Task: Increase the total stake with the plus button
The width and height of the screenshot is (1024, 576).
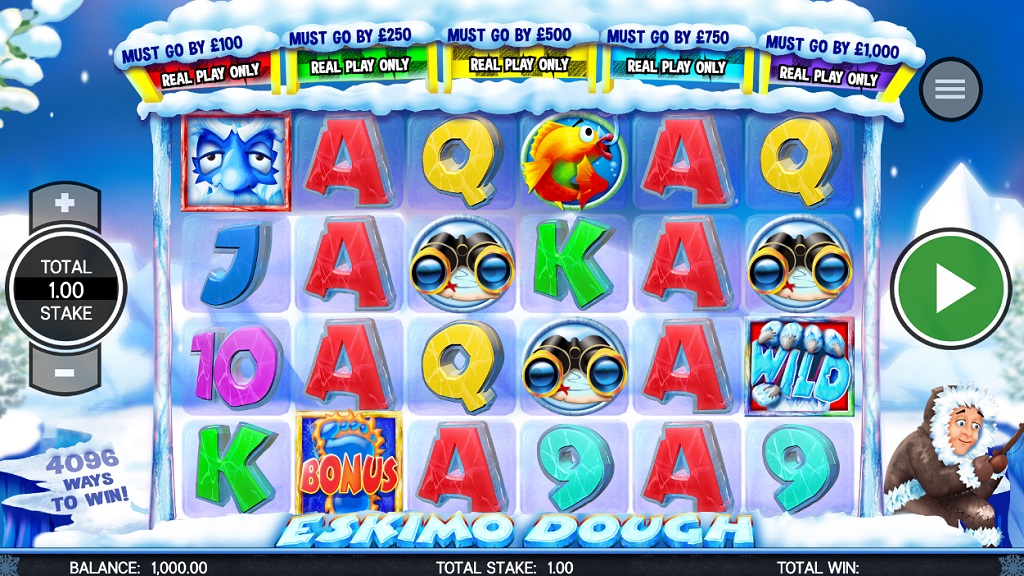Action: pos(65,204)
